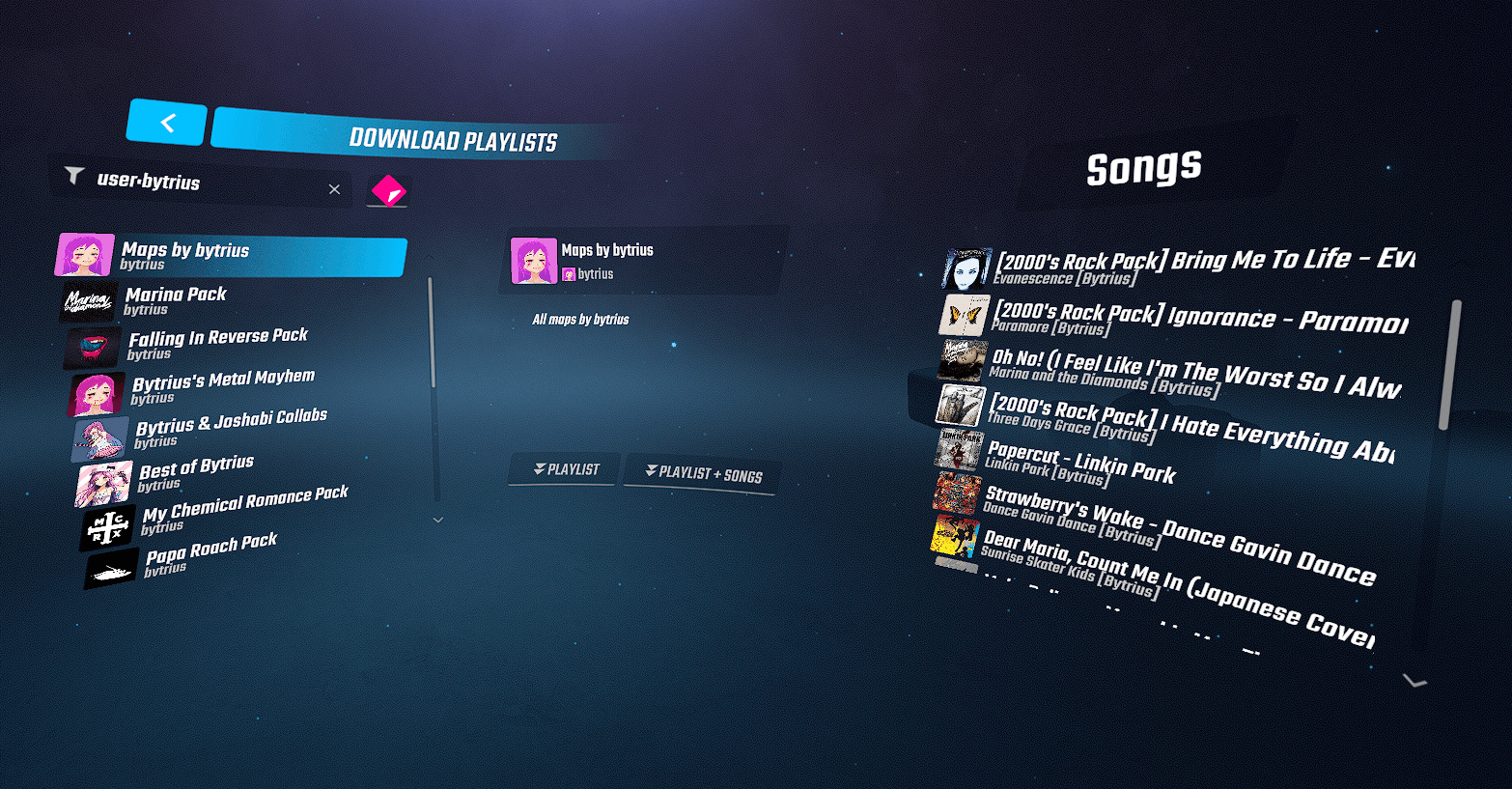Click the down chevron below the playlist scrollbar
Screen dimensions: 1512x789
point(437,520)
